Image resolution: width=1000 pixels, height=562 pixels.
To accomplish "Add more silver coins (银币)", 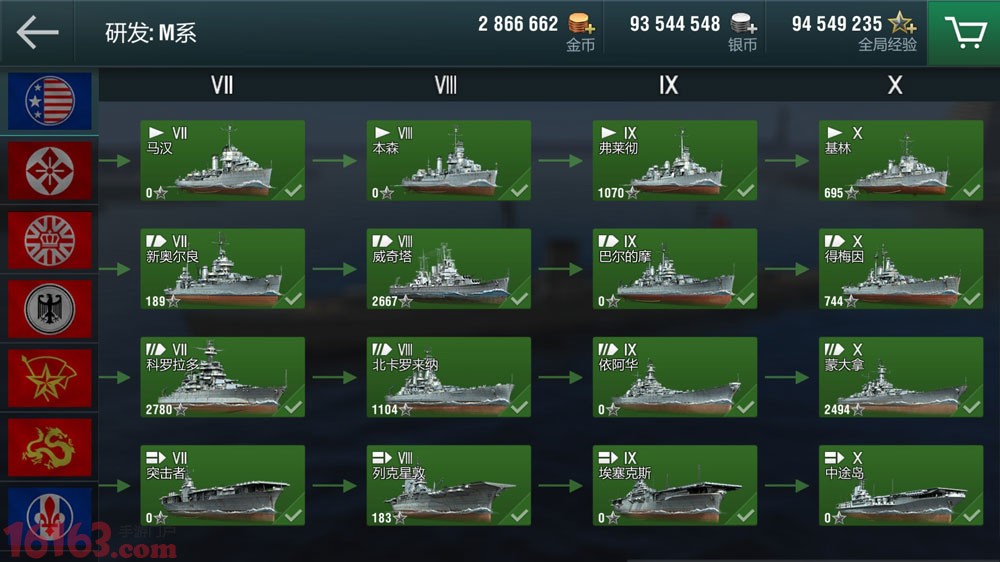I will coord(742,24).
